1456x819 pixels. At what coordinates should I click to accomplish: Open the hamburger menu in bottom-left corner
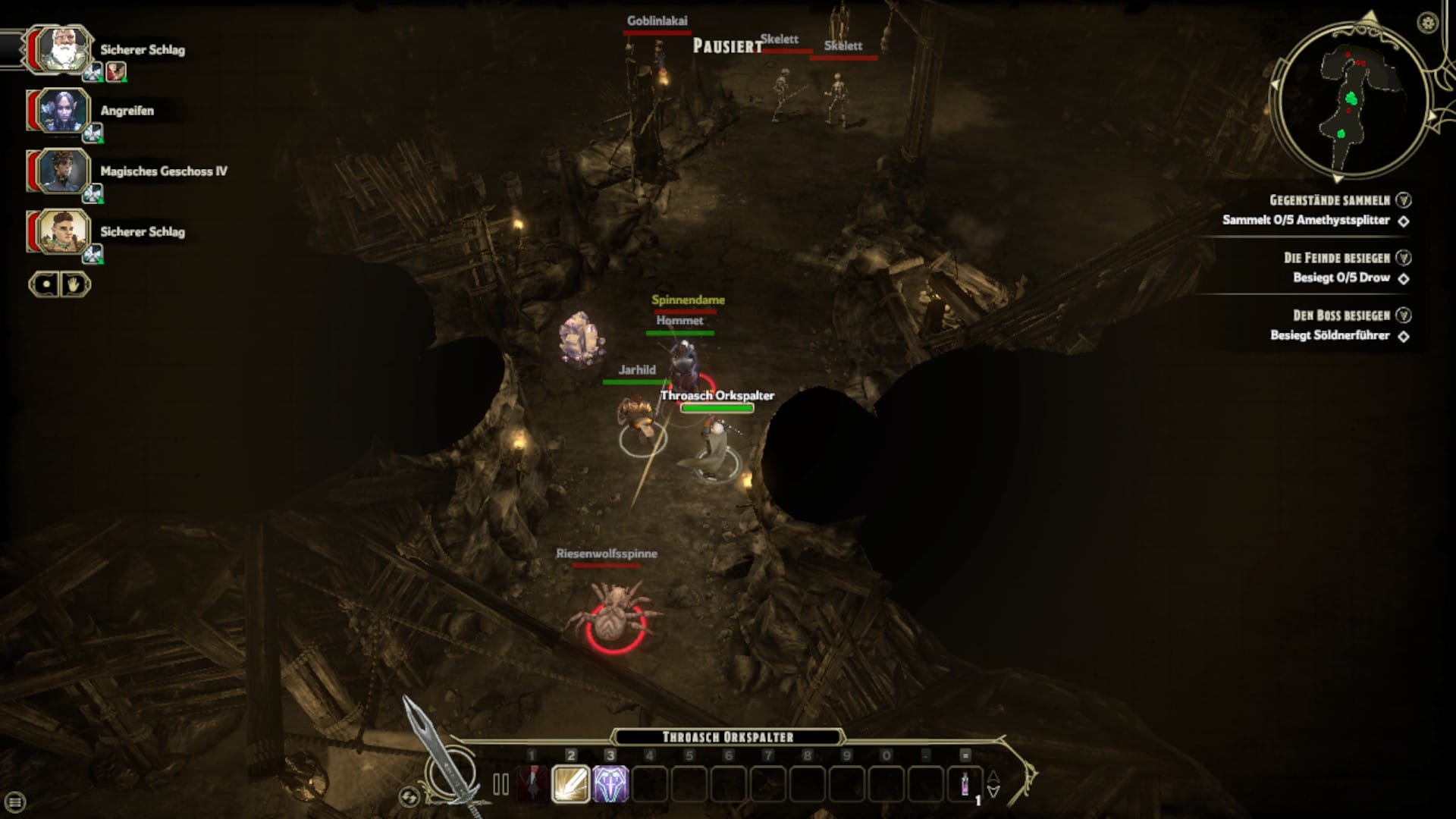(x=14, y=802)
